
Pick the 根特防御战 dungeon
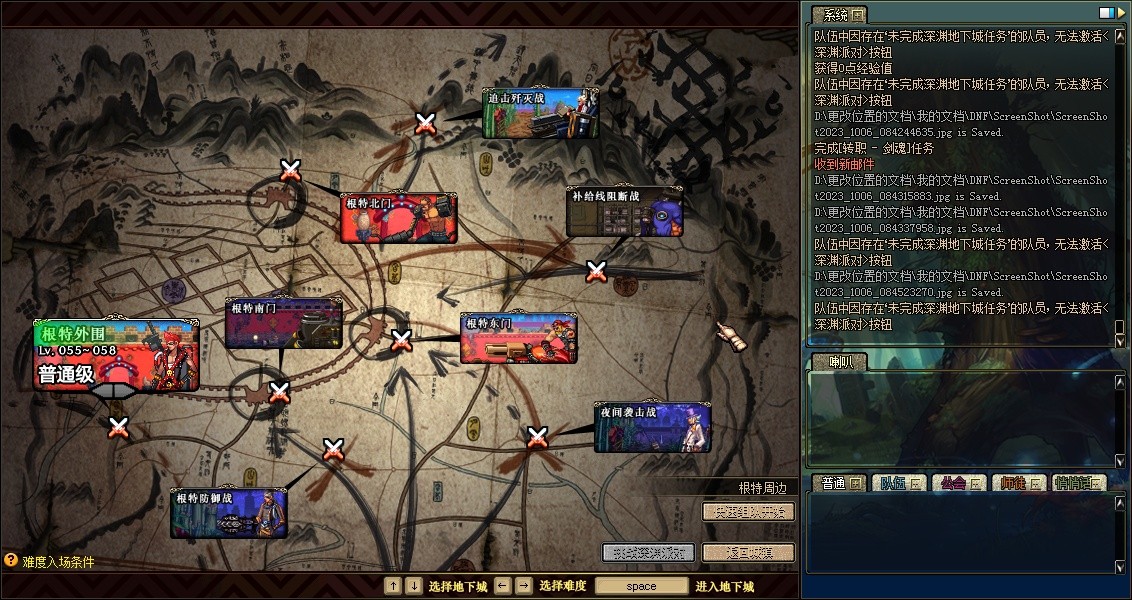[x=228, y=513]
